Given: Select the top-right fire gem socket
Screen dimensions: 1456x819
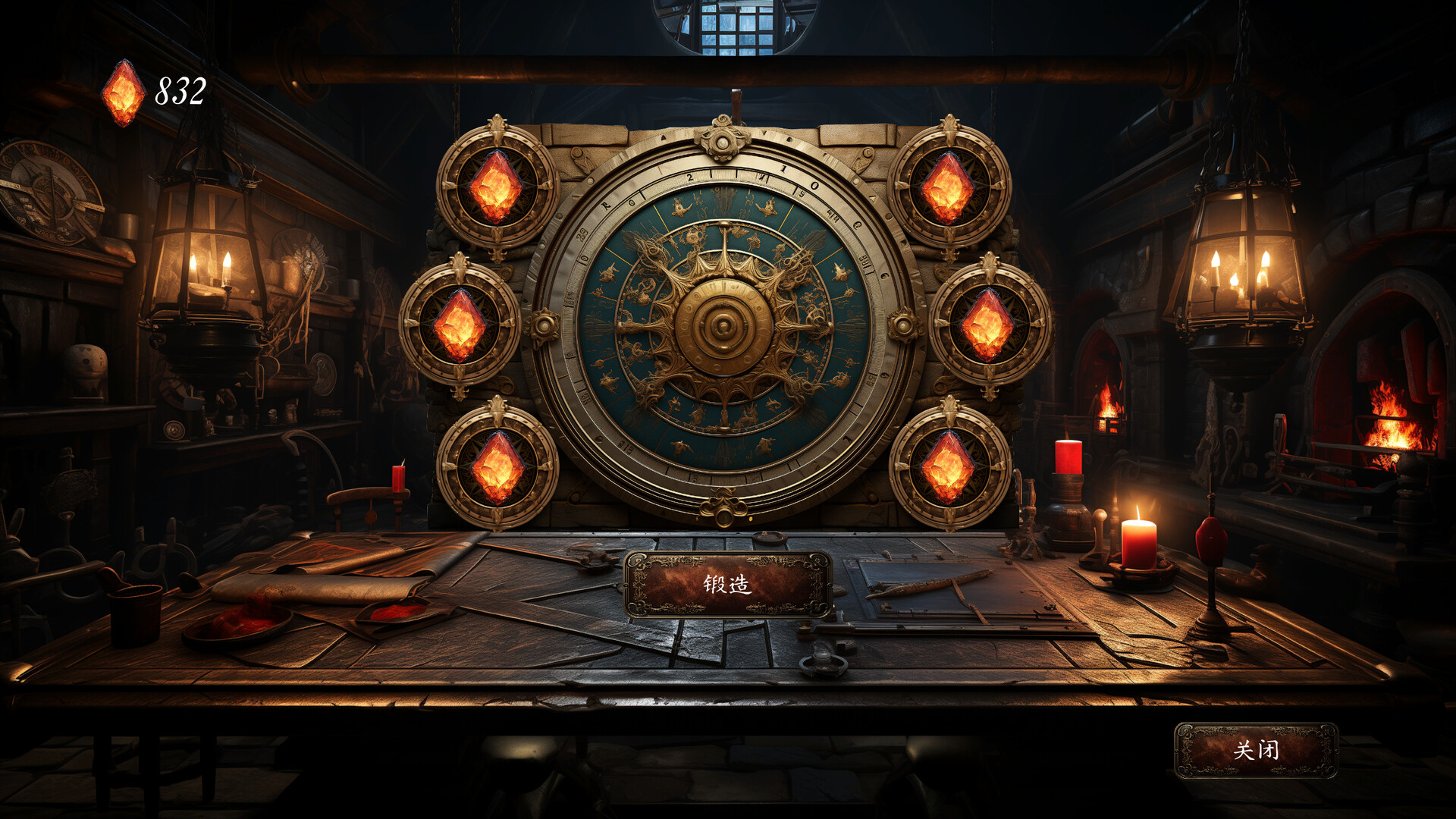Looking at the screenshot, I should pos(952,184).
